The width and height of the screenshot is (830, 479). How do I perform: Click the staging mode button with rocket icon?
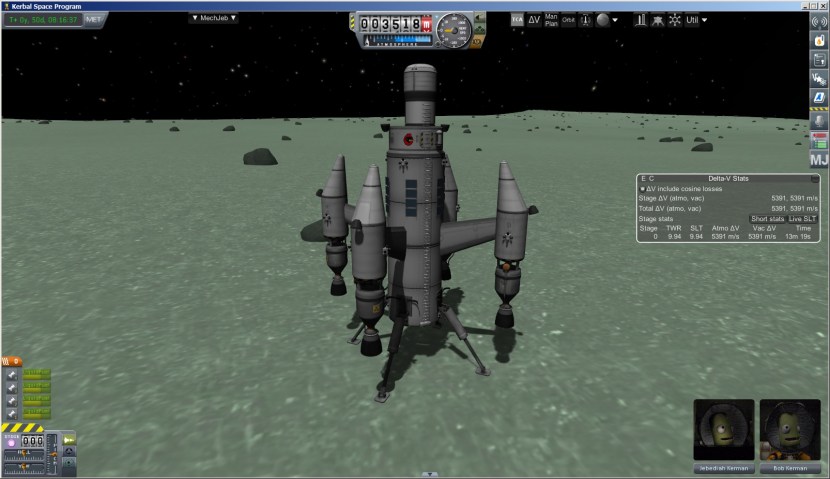(70, 440)
